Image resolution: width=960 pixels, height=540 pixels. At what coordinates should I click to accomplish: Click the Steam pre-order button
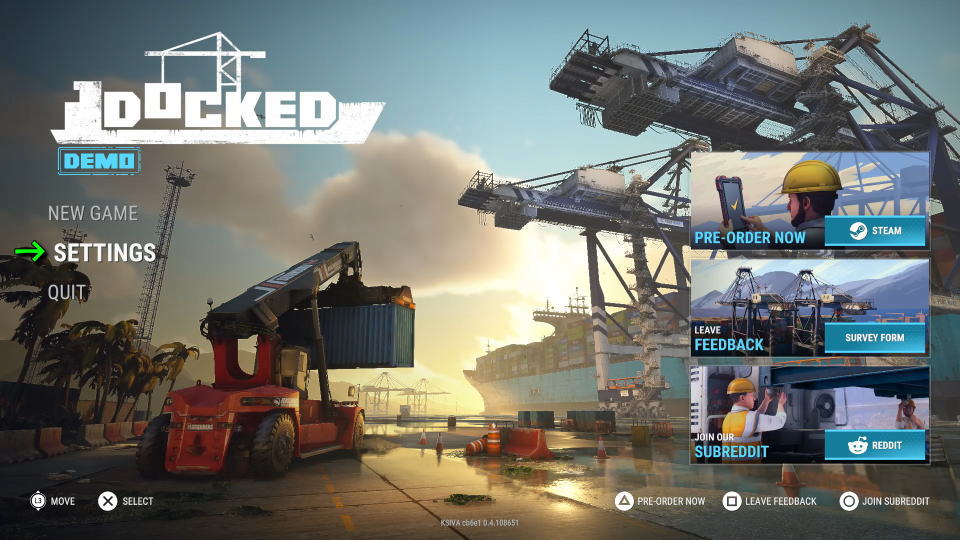tap(875, 231)
